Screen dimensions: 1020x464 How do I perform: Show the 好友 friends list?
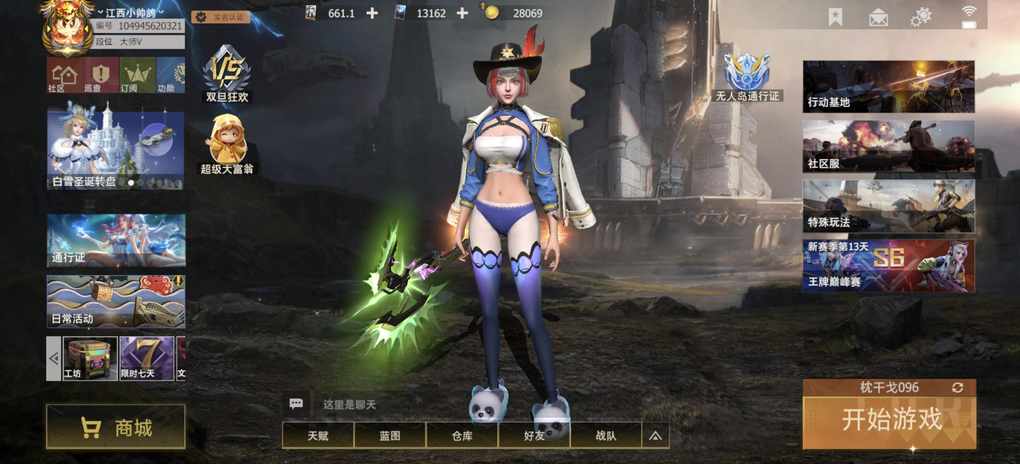point(534,435)
